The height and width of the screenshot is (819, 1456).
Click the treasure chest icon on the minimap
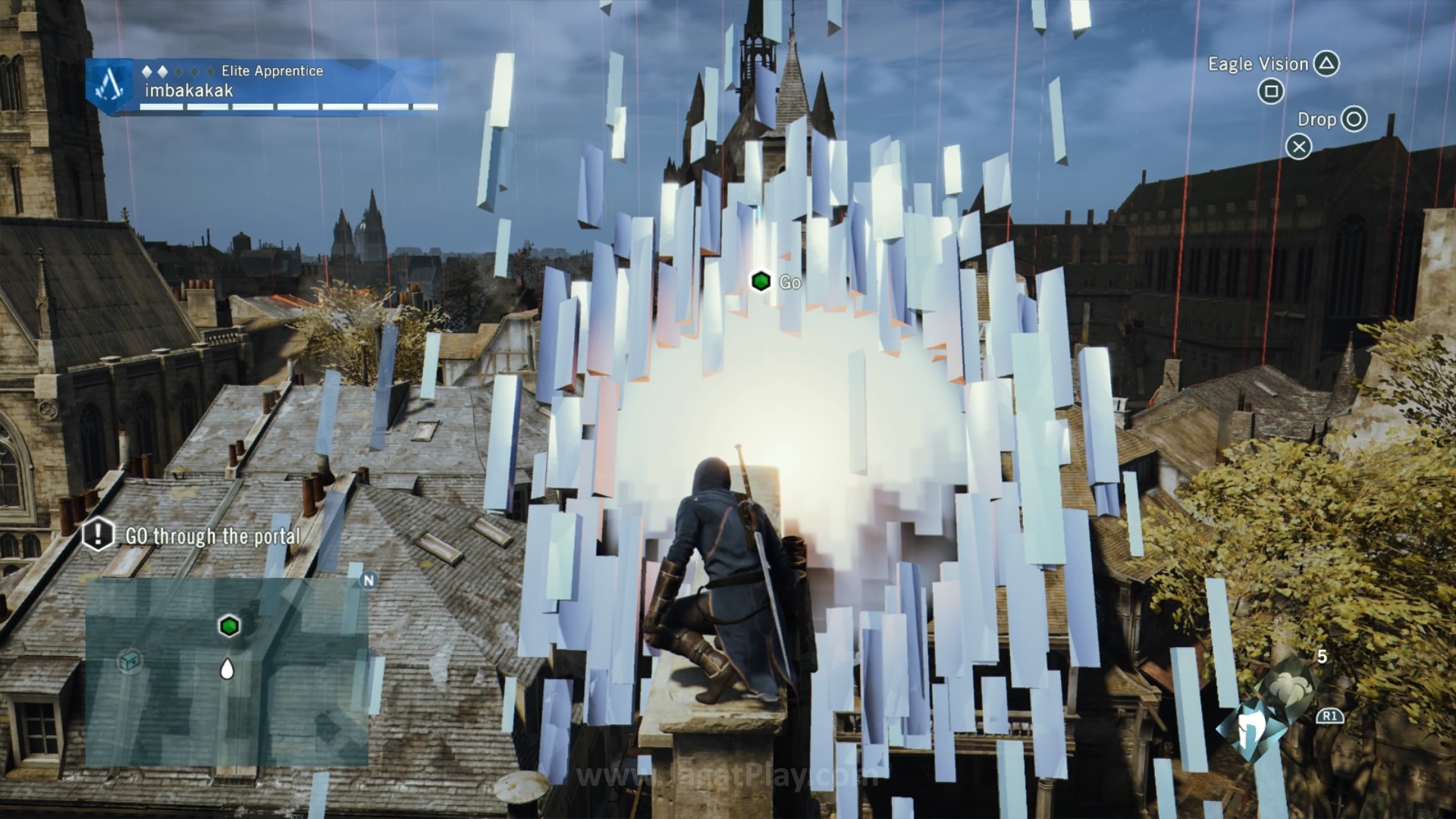[130, 661]
